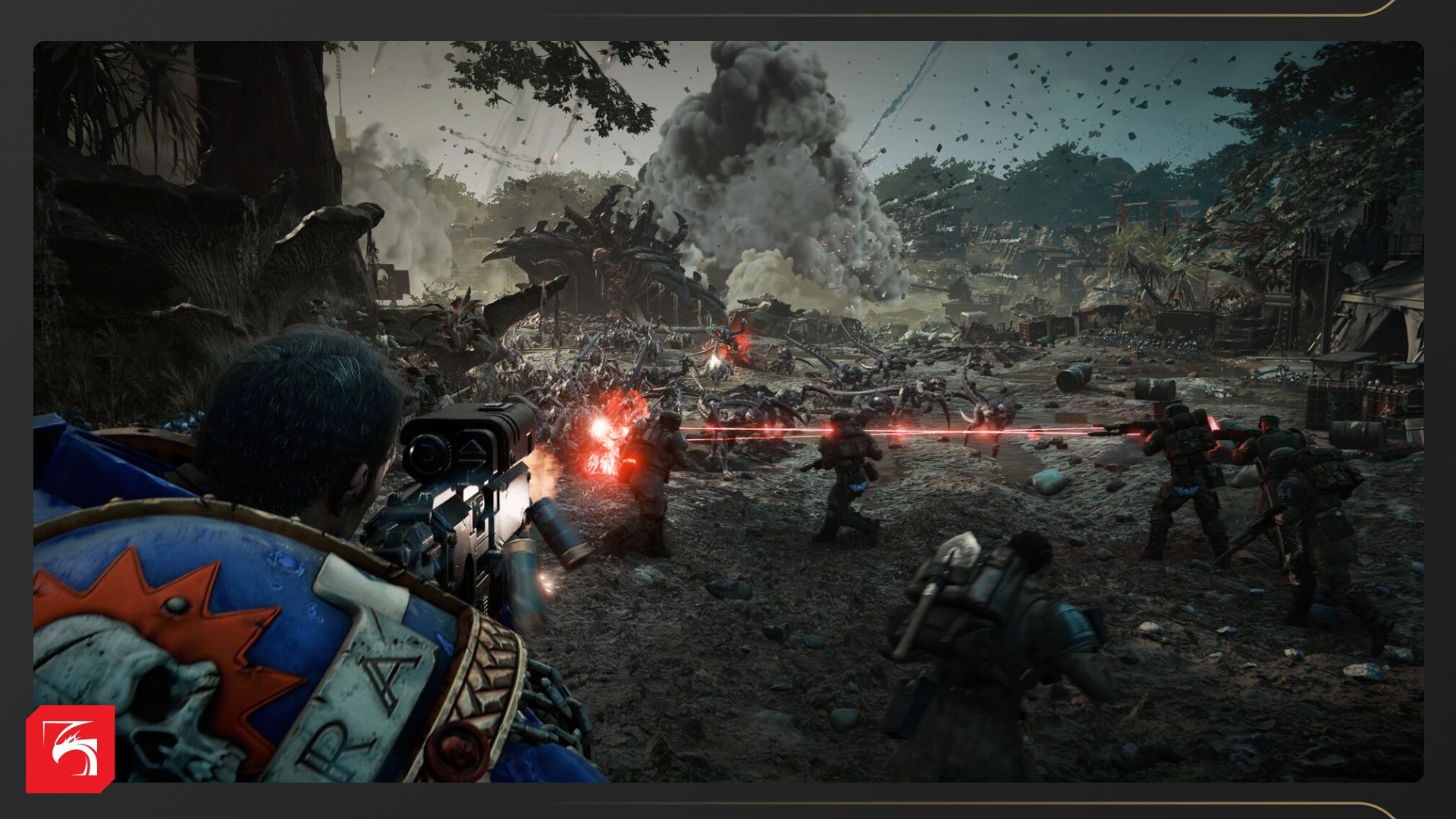Click the red dragon logo badge

pyautogui.click(x=70, y=748)
